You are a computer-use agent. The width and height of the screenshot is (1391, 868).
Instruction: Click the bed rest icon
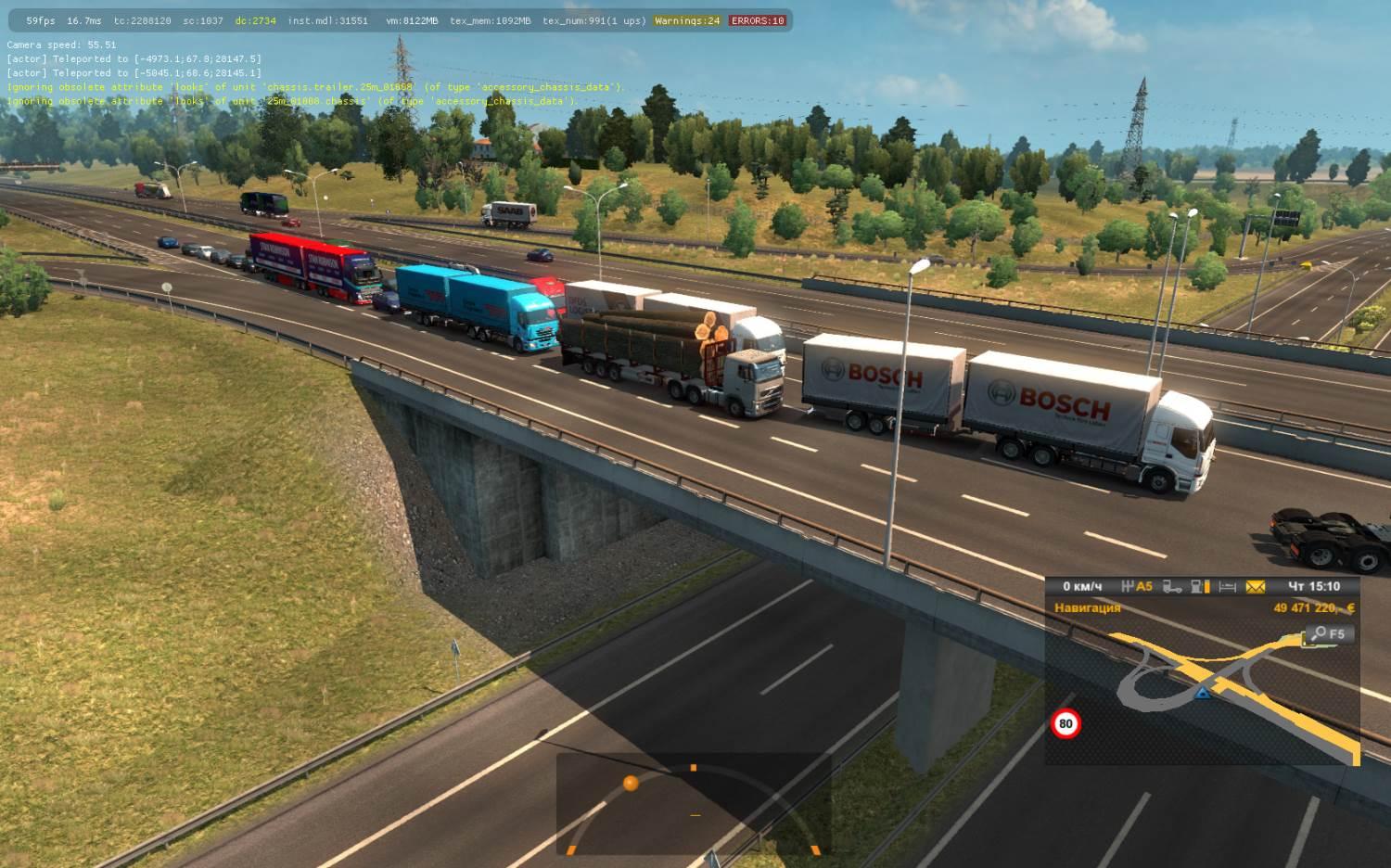1228,586
